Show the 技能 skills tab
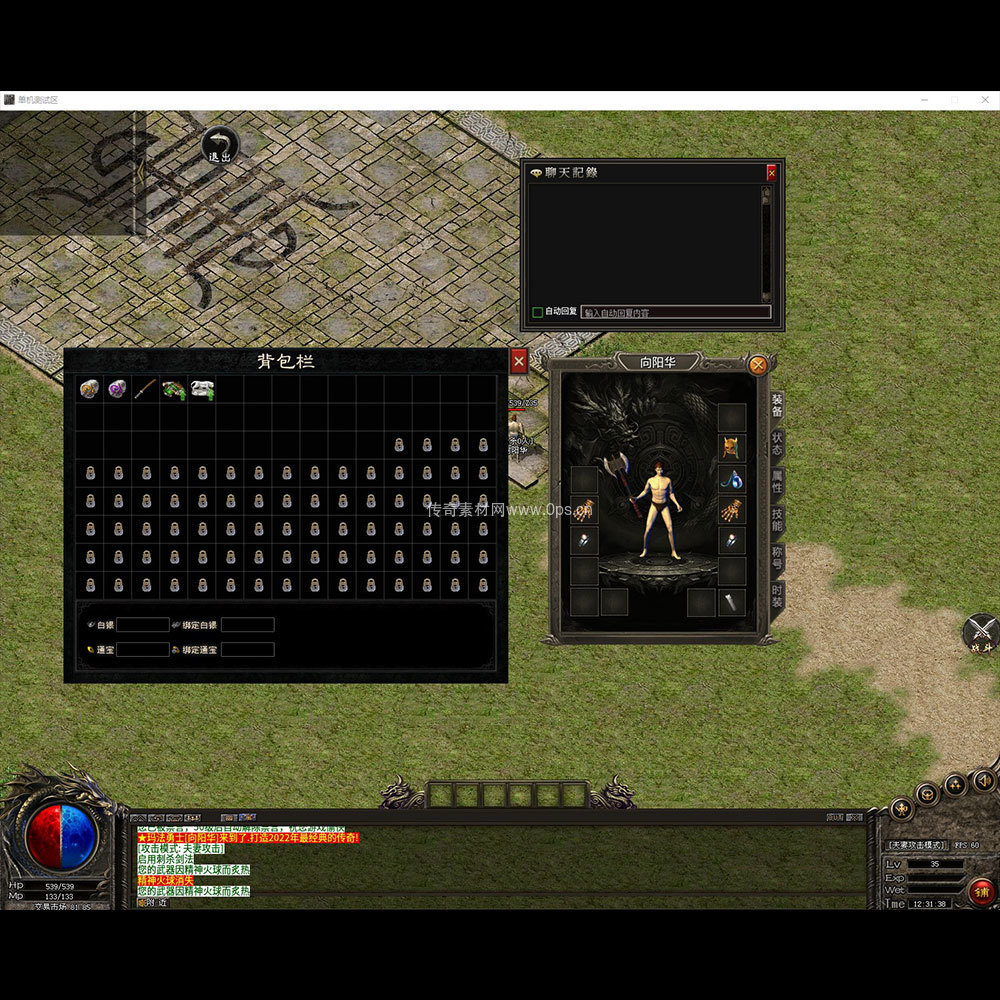 [x=777, y=521]
